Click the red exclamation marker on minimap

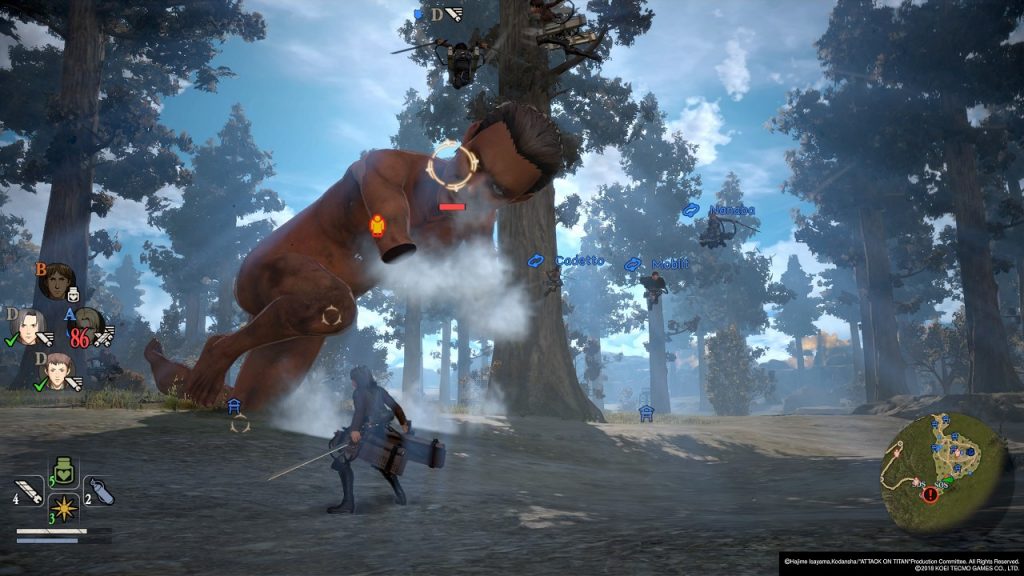(x=931, y=494)
